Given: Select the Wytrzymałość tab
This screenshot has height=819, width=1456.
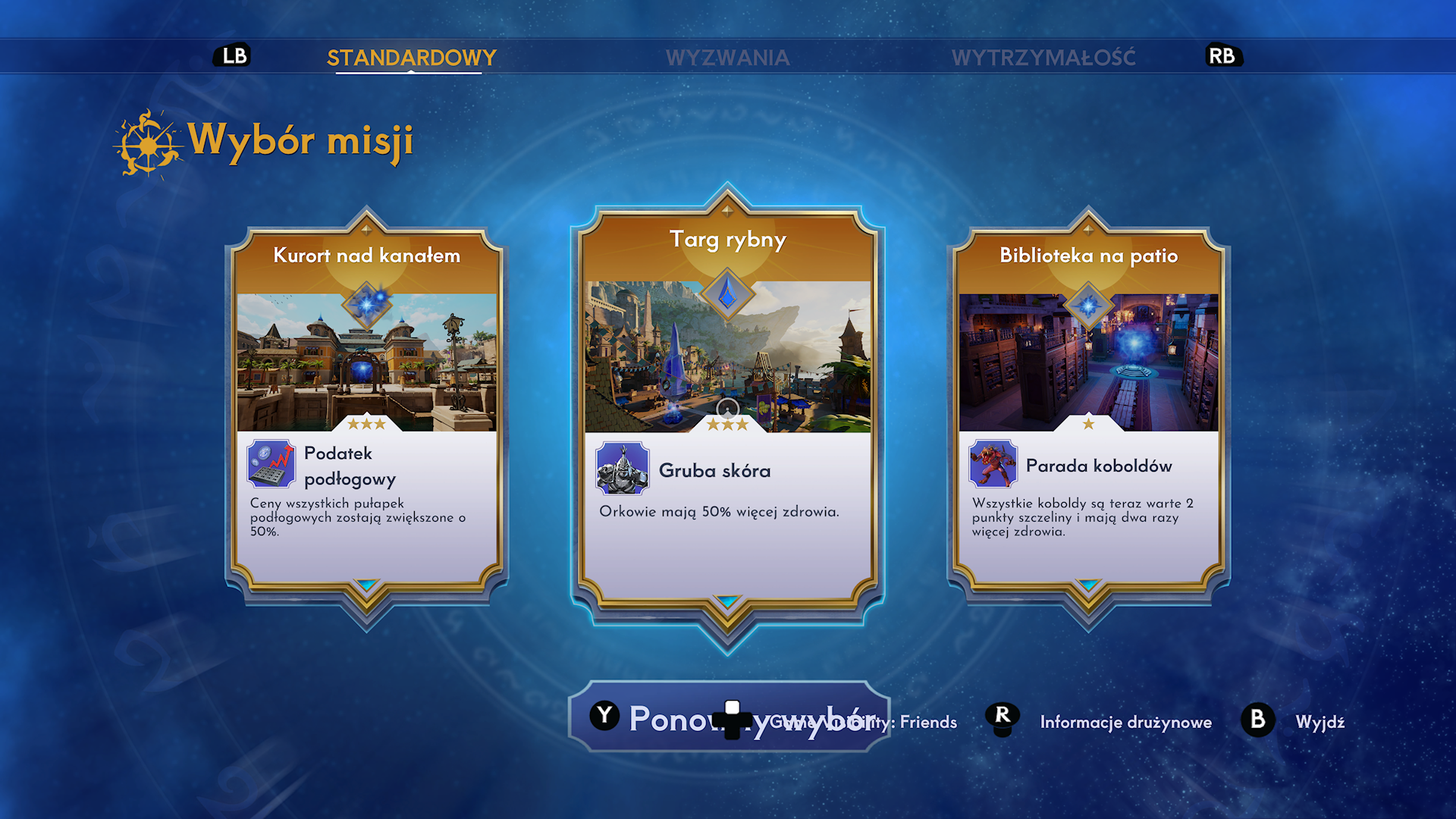Looking at the screenshot, I should pyautogui.click(x=1043, y=58).
